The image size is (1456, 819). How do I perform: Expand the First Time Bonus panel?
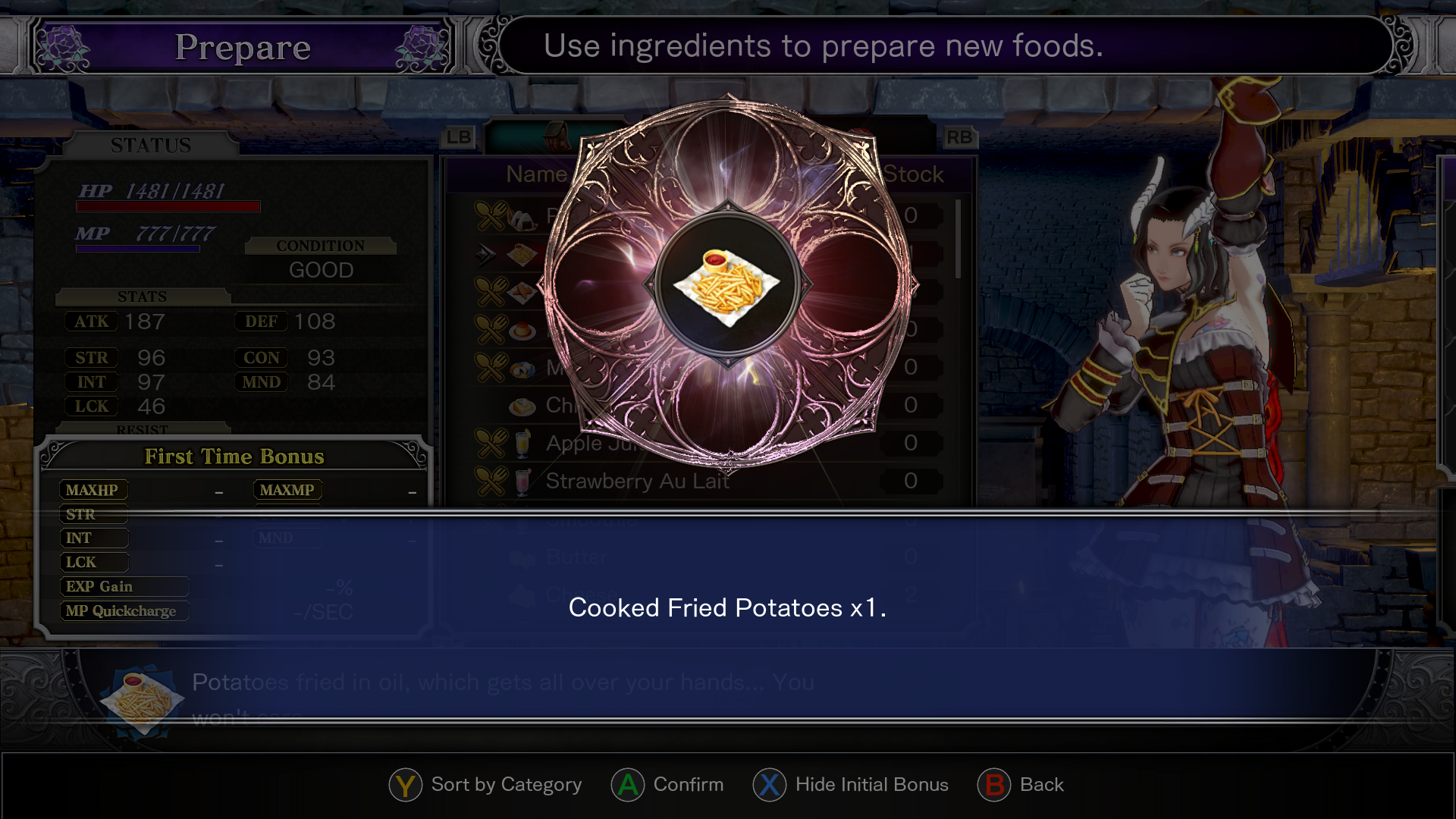click(234, 457)
